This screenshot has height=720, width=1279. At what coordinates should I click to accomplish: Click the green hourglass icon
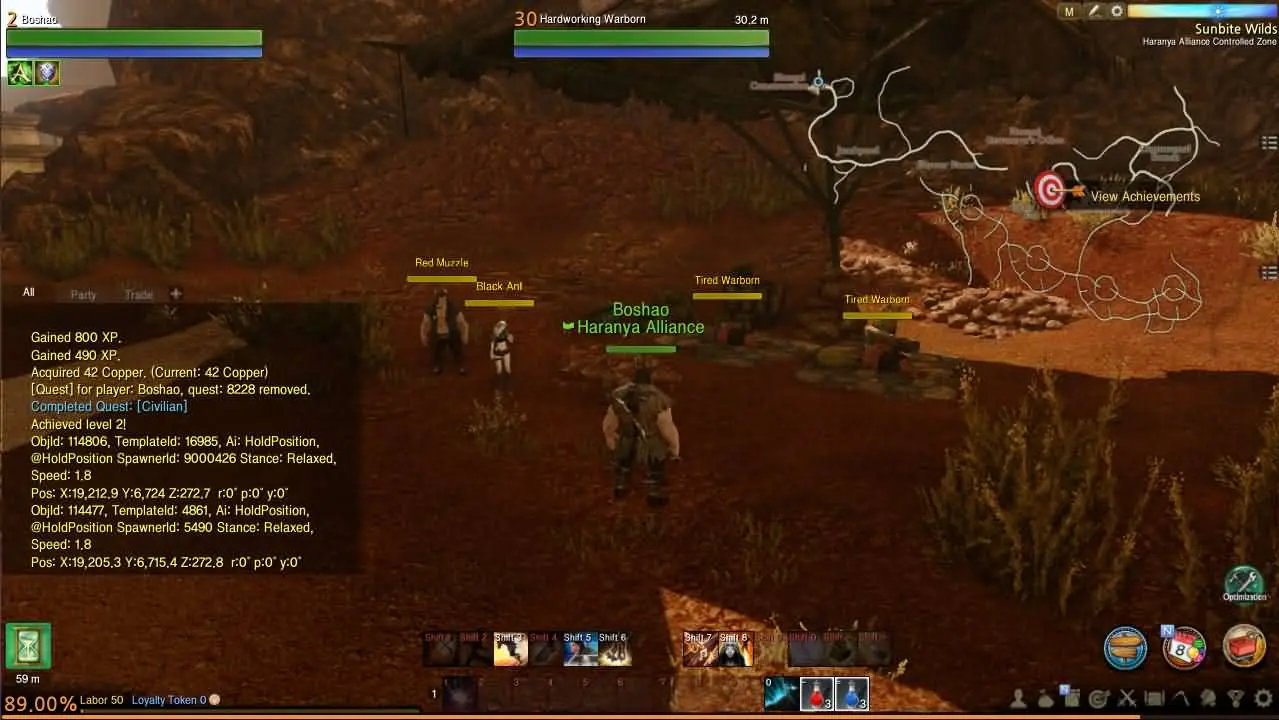28,646
